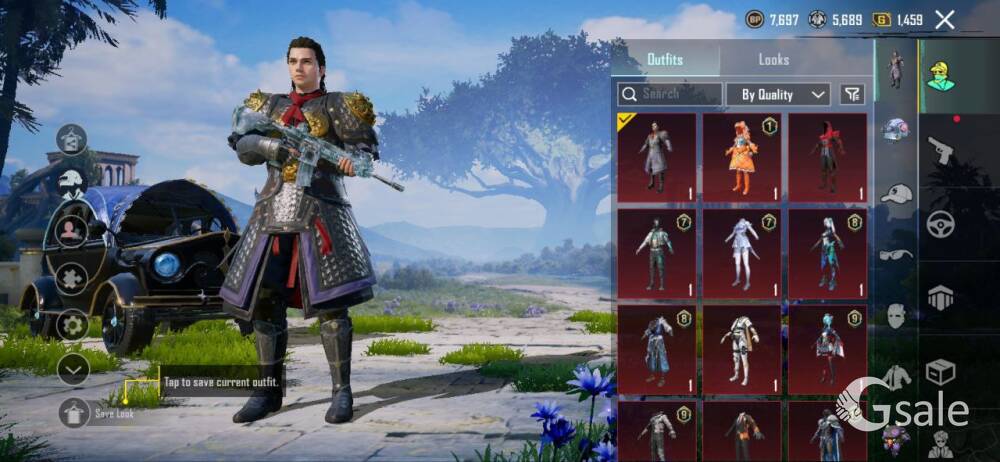
Task: Switch to the Outfits tab
Action: point(665,60)
